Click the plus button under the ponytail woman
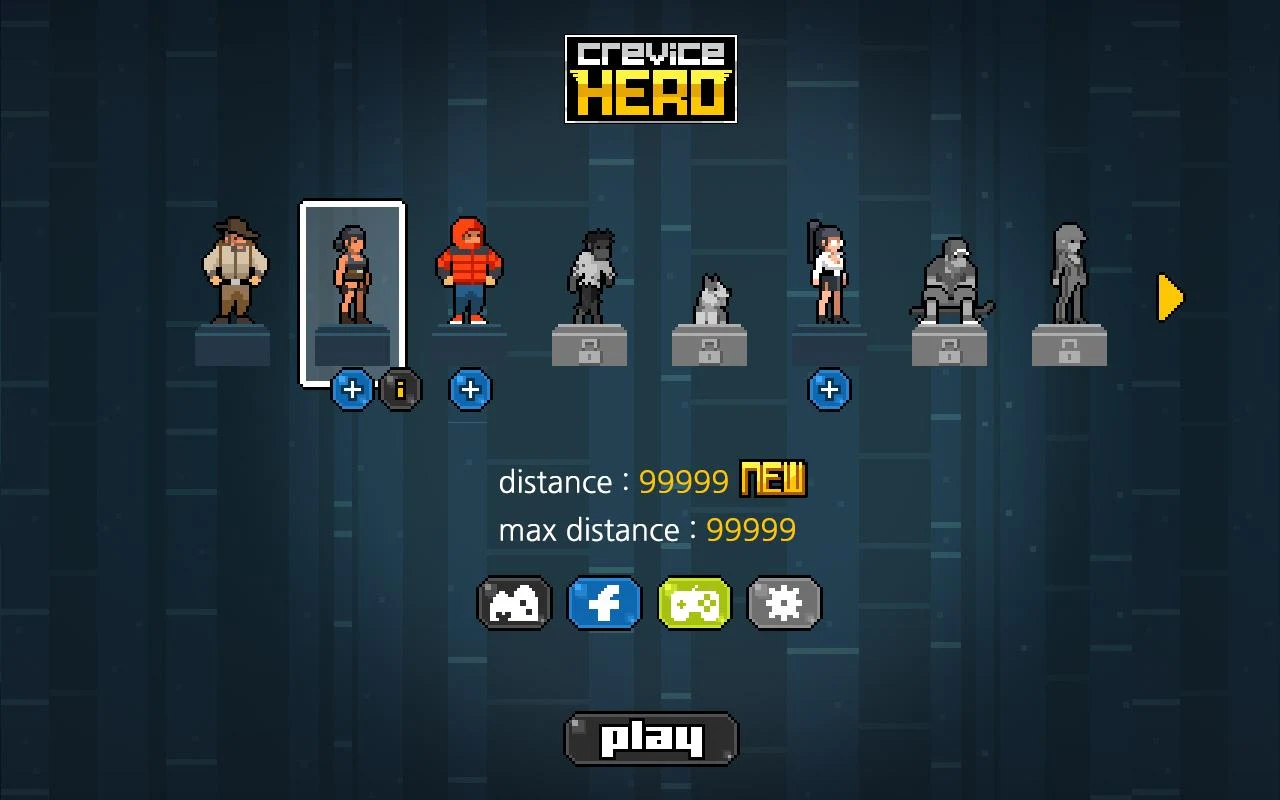Viewport: 1280px width, 800px height. click(830, 390)
